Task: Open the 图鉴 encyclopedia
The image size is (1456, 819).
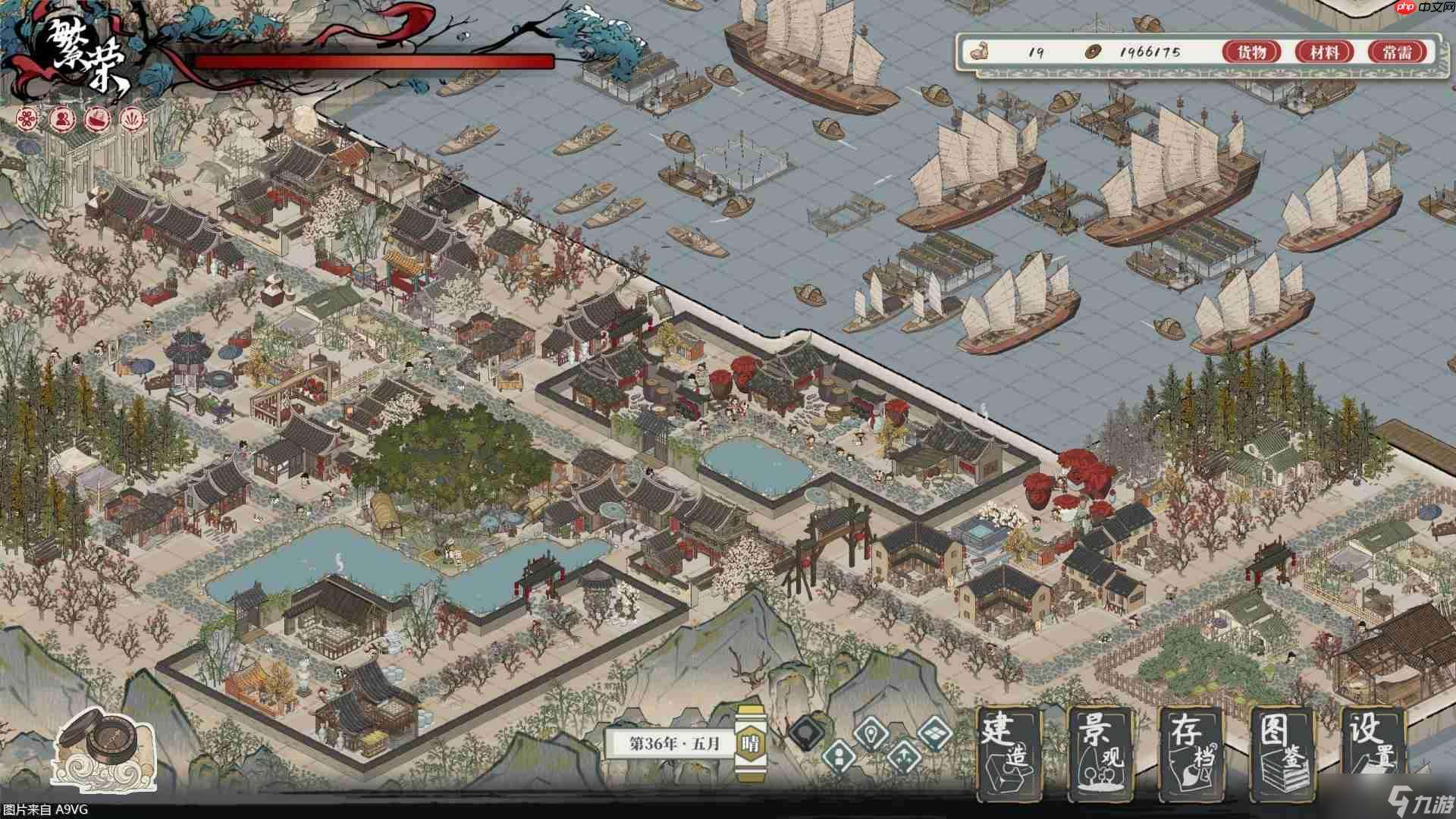Action: 1282,752
